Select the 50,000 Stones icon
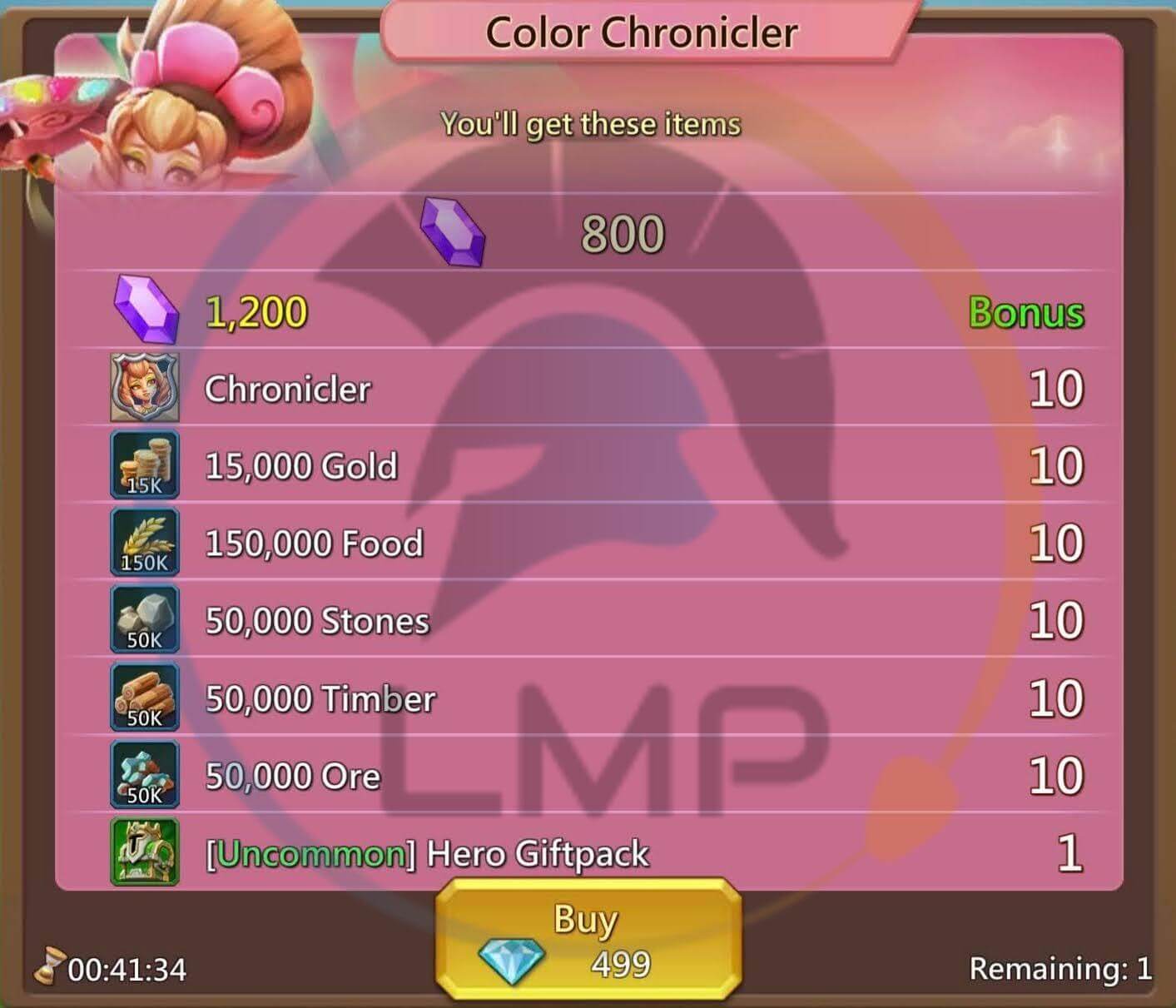Screen dimensions: 1176x1008 coord(143,619)
